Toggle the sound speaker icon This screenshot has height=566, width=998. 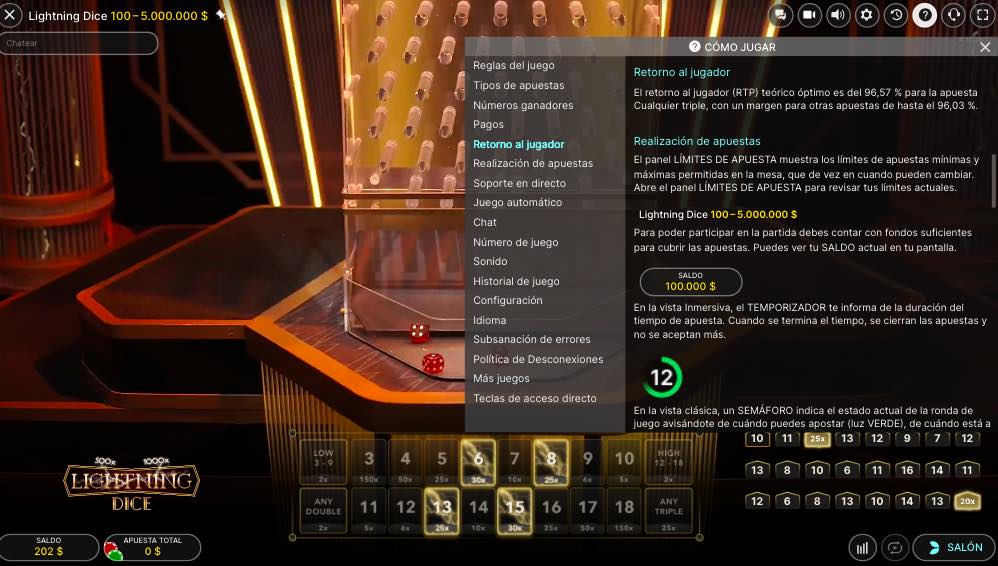838,15
